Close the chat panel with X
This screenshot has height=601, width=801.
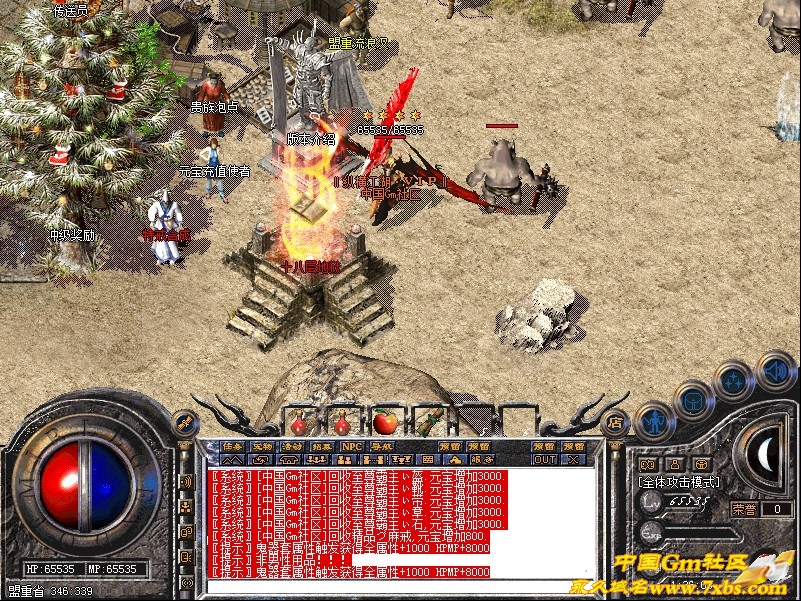point(573,460)
